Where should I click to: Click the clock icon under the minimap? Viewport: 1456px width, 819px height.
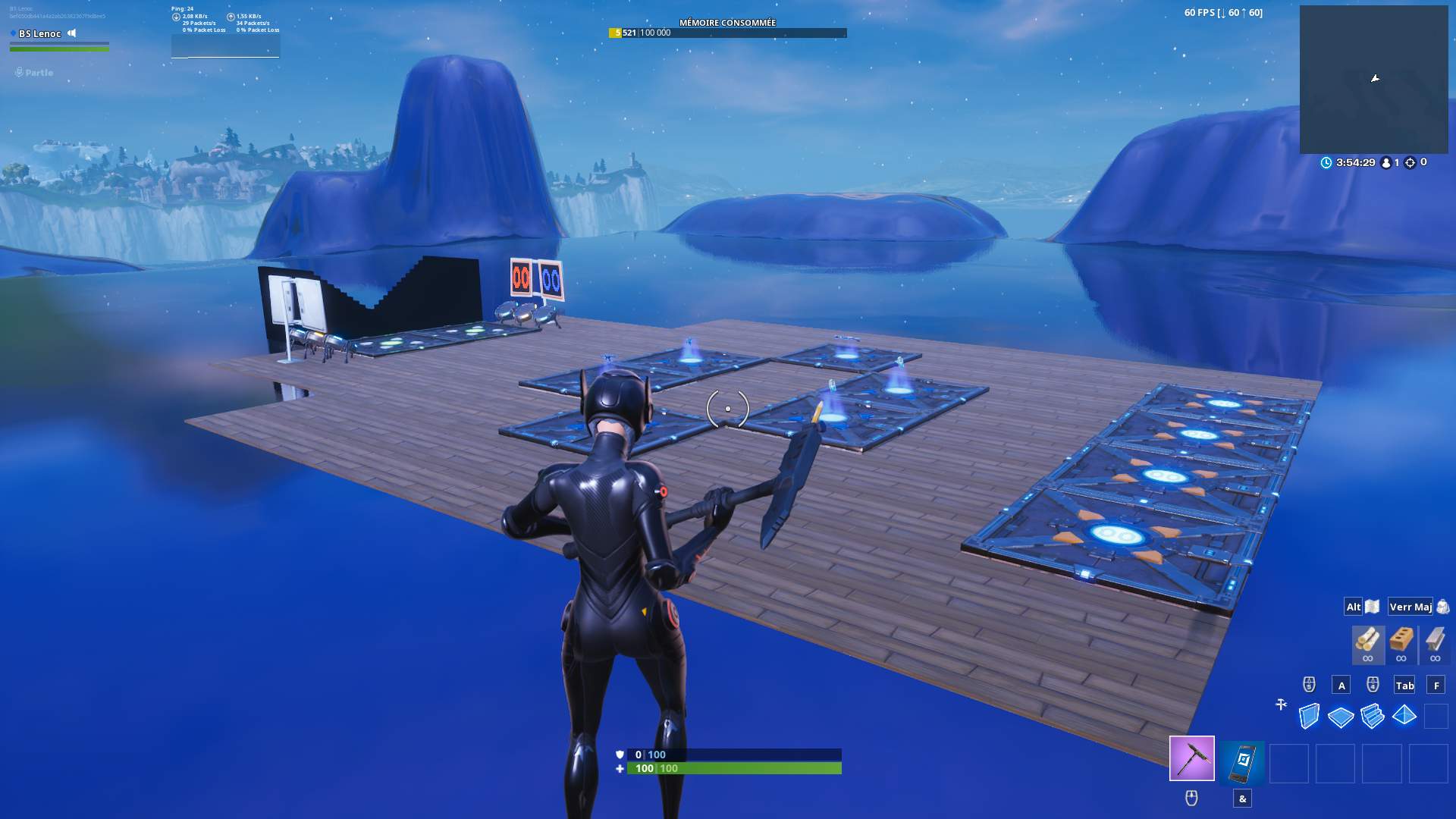[x=1326, y=162]
